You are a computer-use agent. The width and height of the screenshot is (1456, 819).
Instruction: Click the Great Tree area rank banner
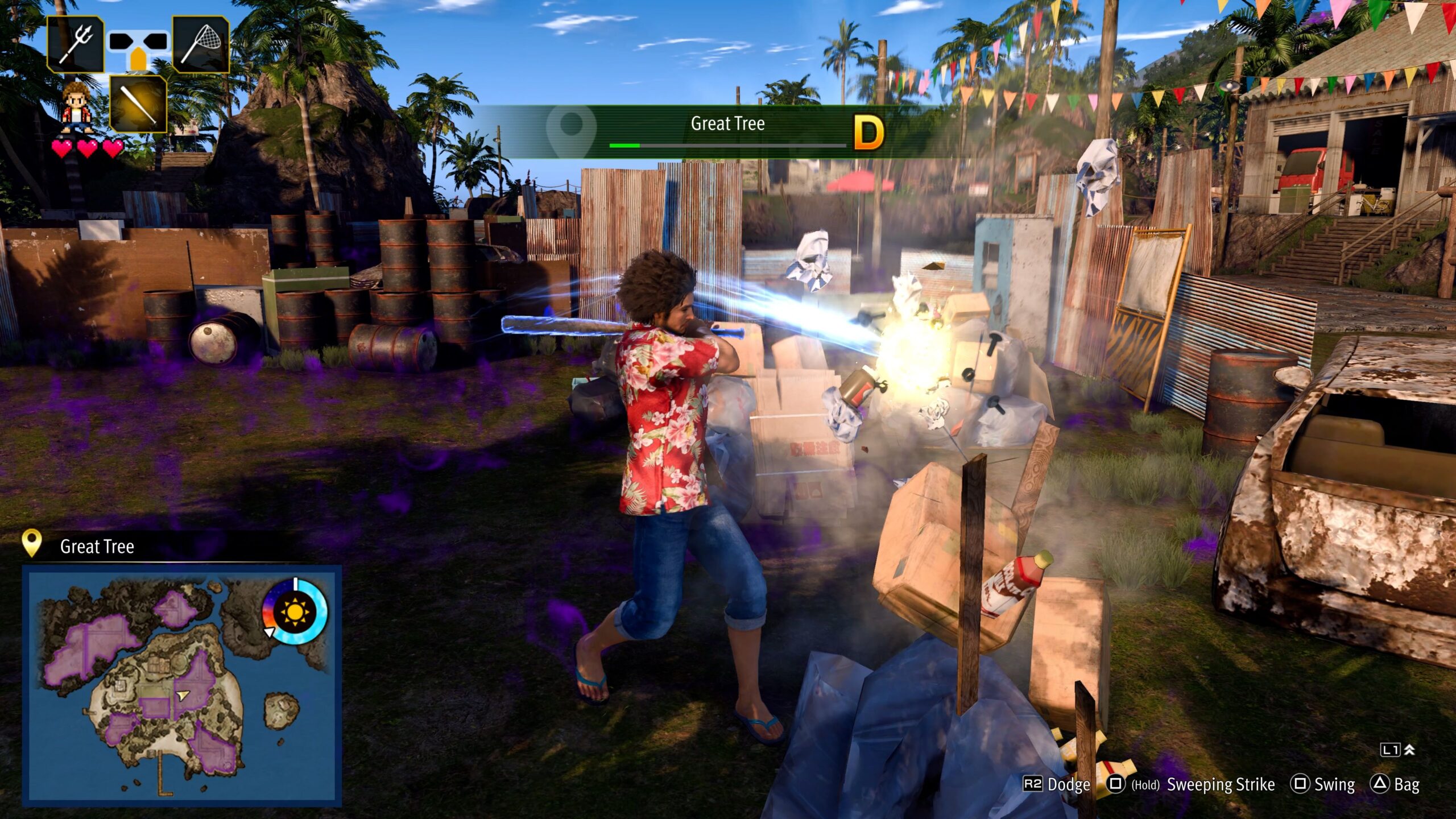click(728, 131)
